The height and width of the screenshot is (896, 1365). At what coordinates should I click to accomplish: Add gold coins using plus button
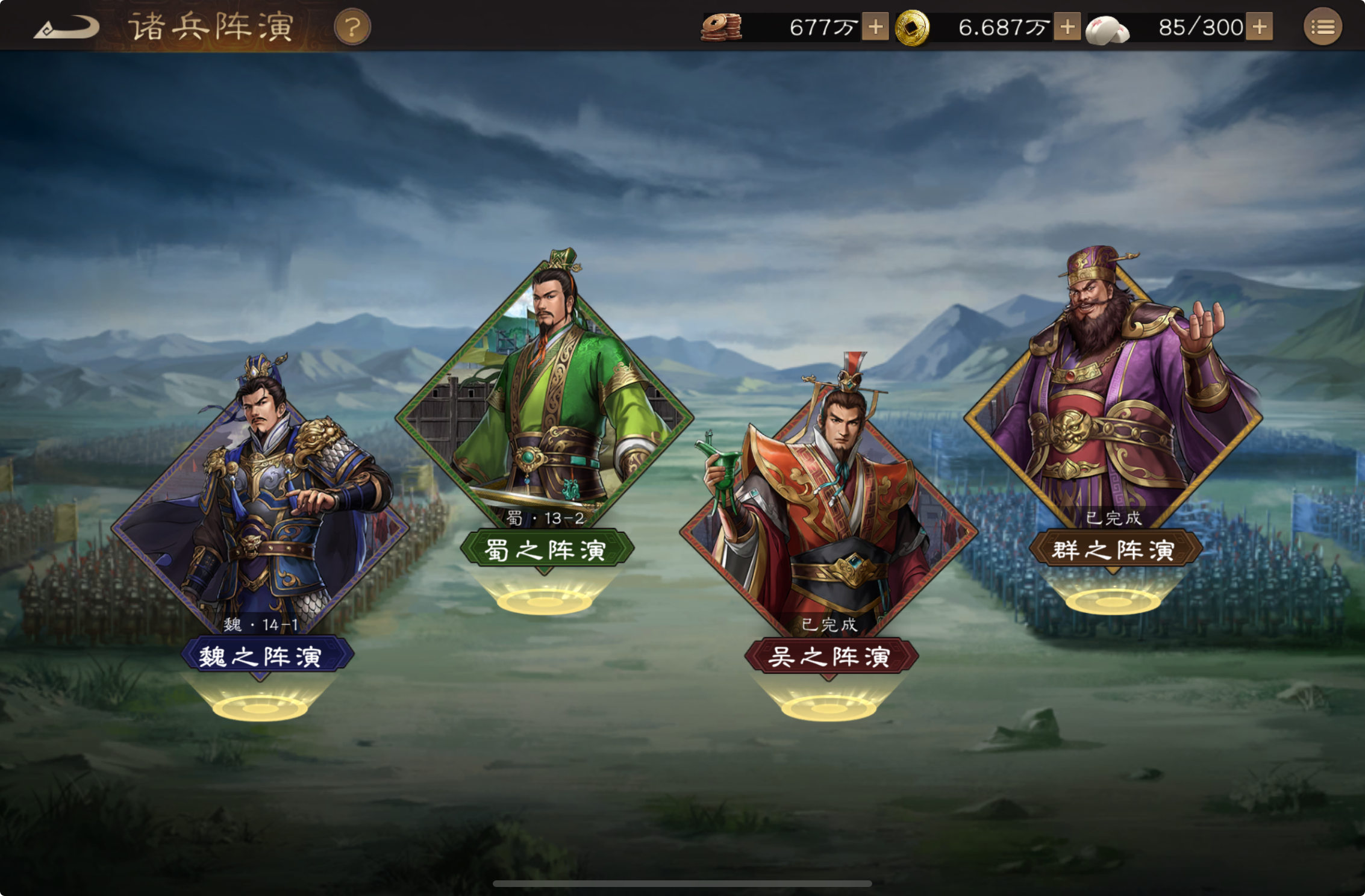(1067, 27)
